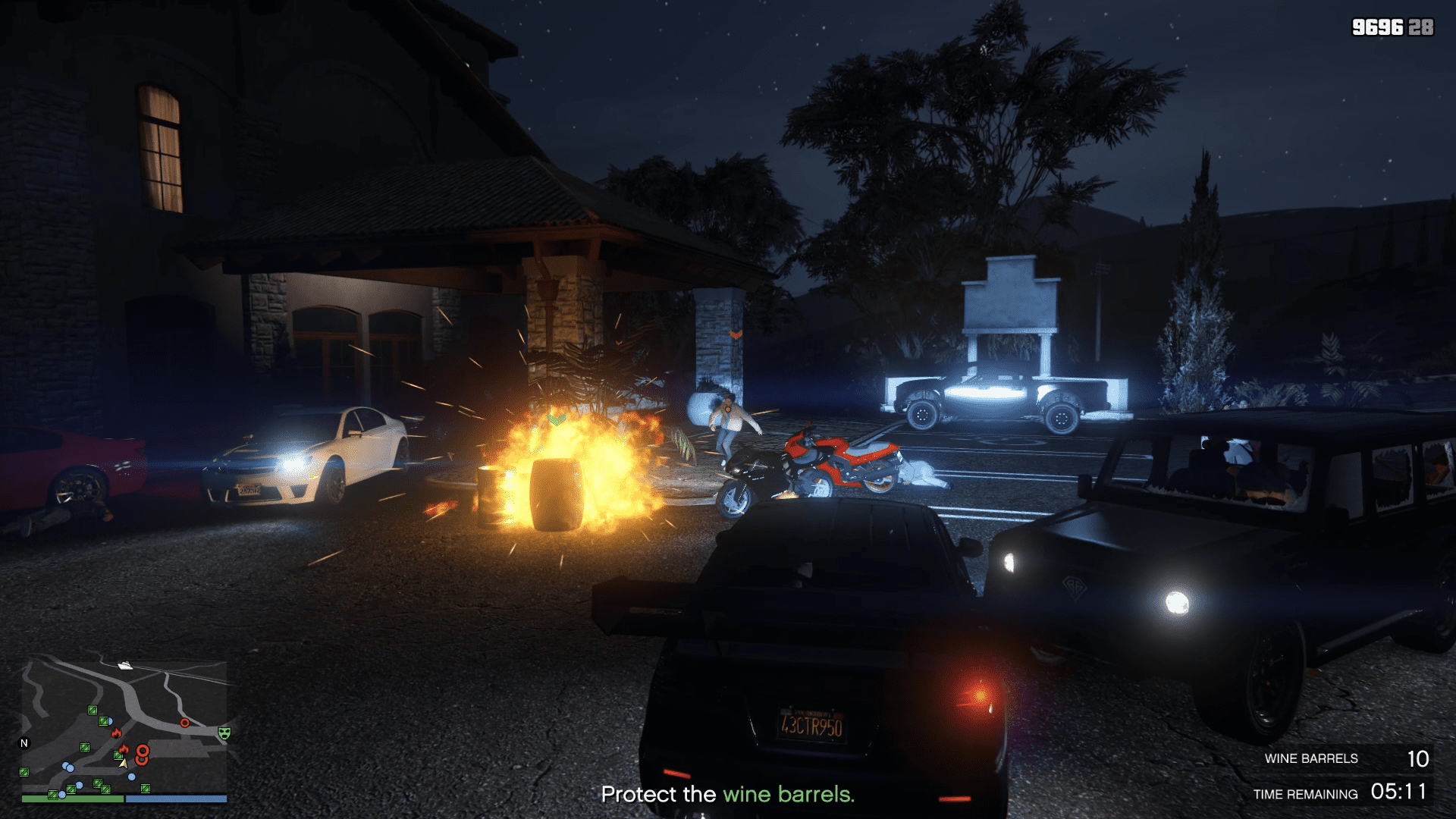Click the minimap in the corner
This screenshot has height=819, width=1456.
[124, 726]
